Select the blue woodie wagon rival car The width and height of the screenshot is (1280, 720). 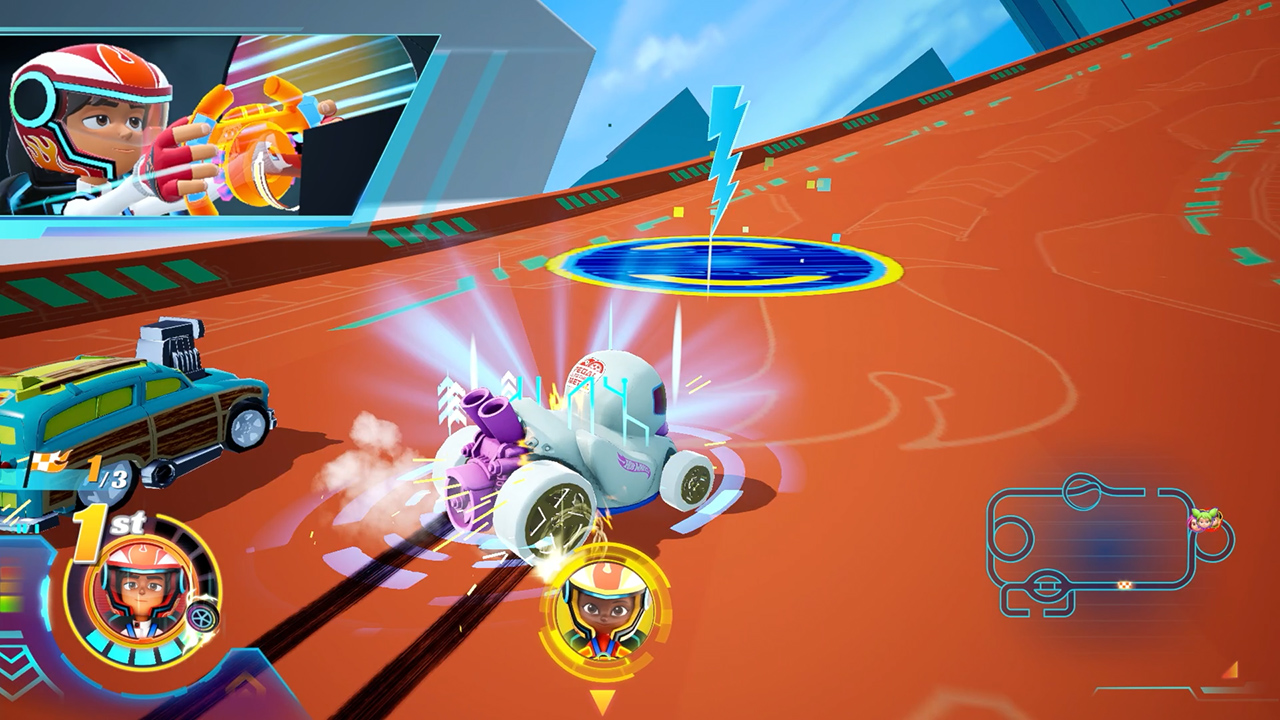(130, 410)
